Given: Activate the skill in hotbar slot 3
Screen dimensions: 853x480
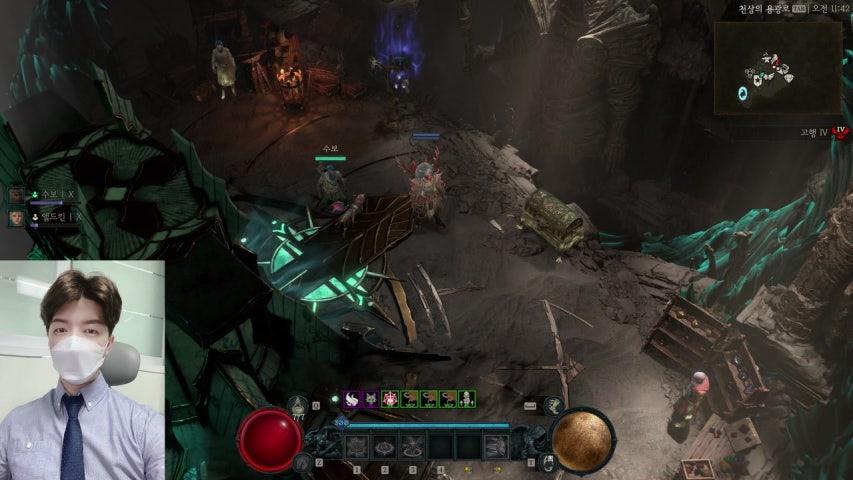Looking at the screenshot, I should coord(411,446).
